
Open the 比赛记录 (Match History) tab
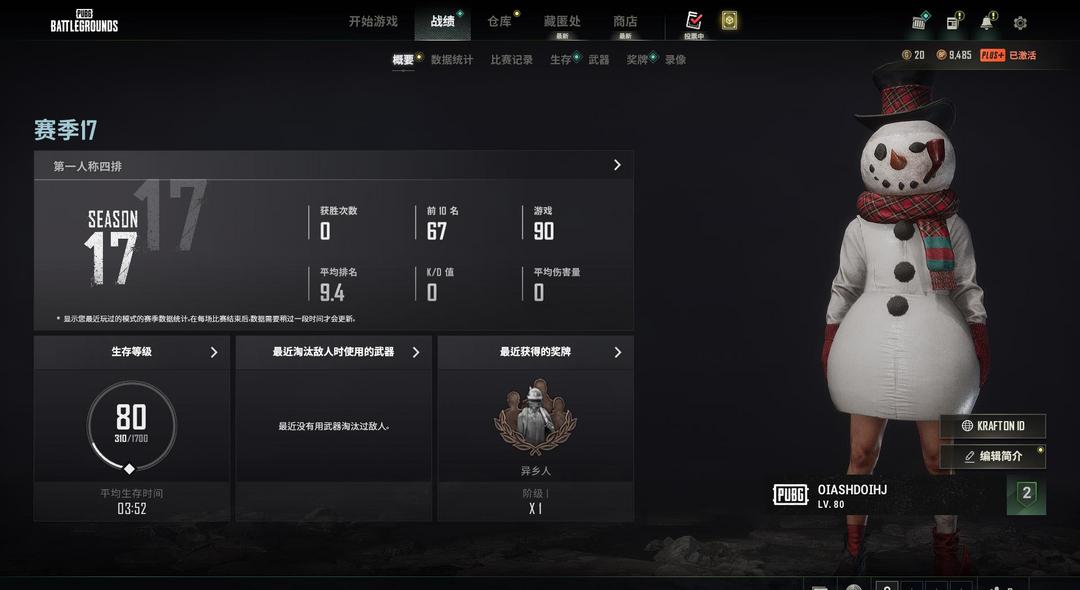(511, 60)
